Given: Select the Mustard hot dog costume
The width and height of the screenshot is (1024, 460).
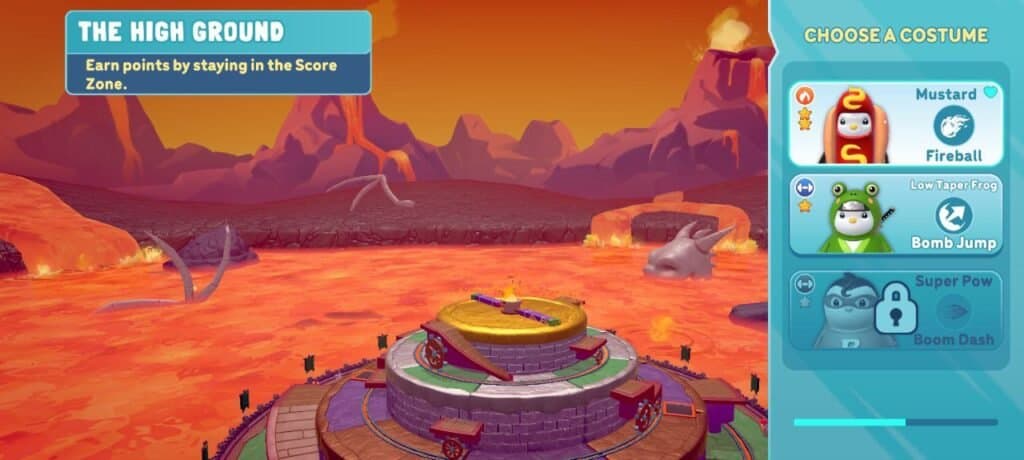Looking at the screenshot, I should coord(893,124).
